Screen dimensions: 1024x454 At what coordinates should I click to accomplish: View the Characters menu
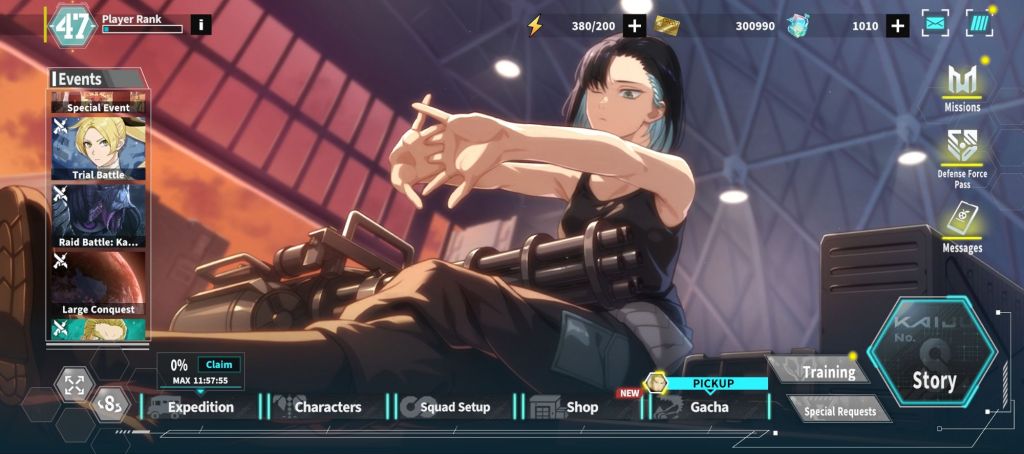pyautogui.click(x=327, y=407)
